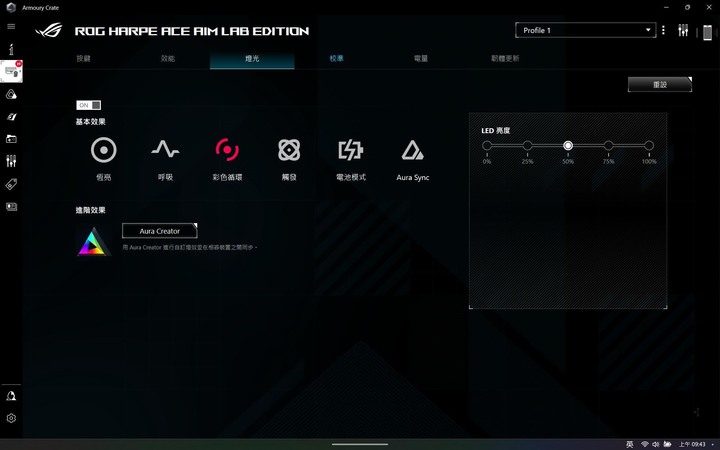The width and height of the screenshot is (720, 450).
Task: Open Aura Creator
Action: click(160, 231)
